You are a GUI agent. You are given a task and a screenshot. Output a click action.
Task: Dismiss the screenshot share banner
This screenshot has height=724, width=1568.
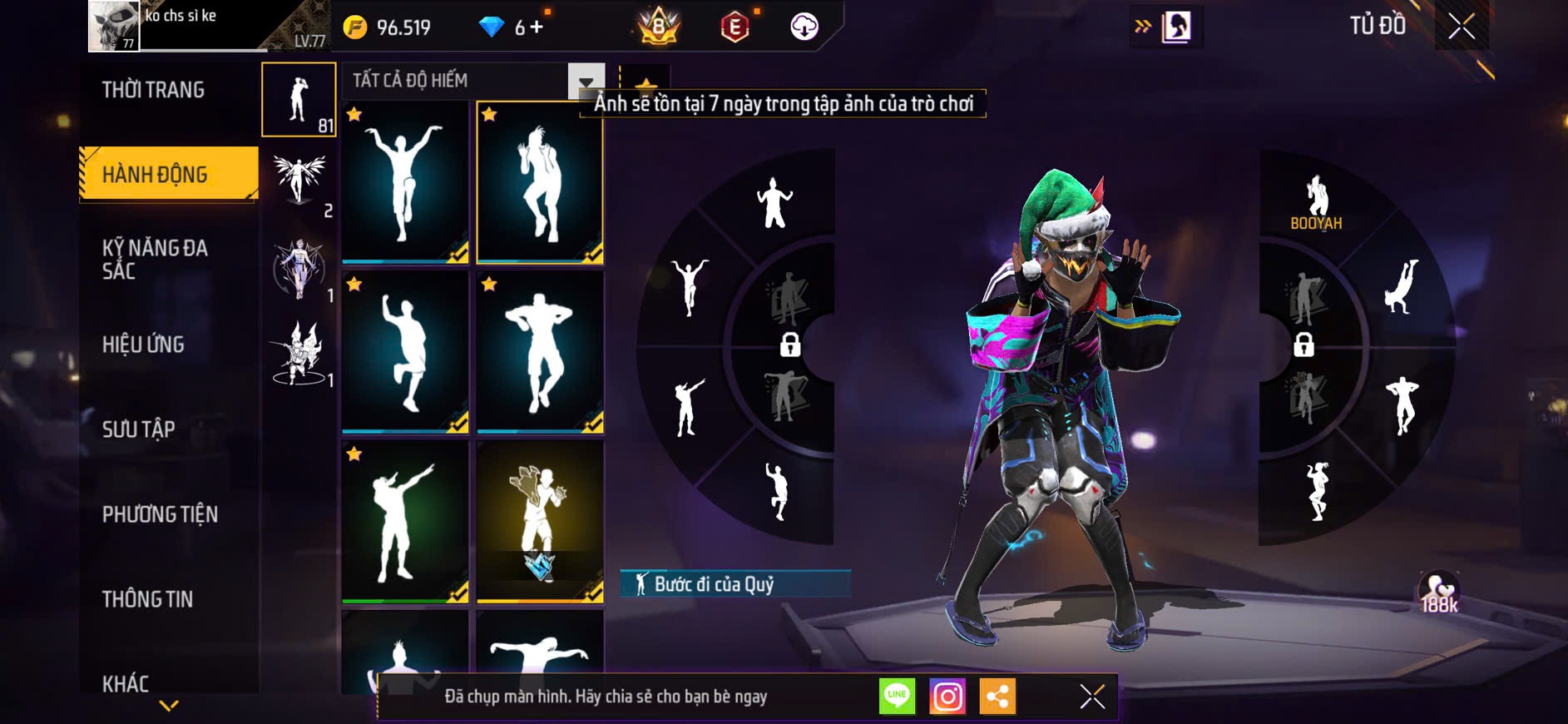tap(1091, 697)
